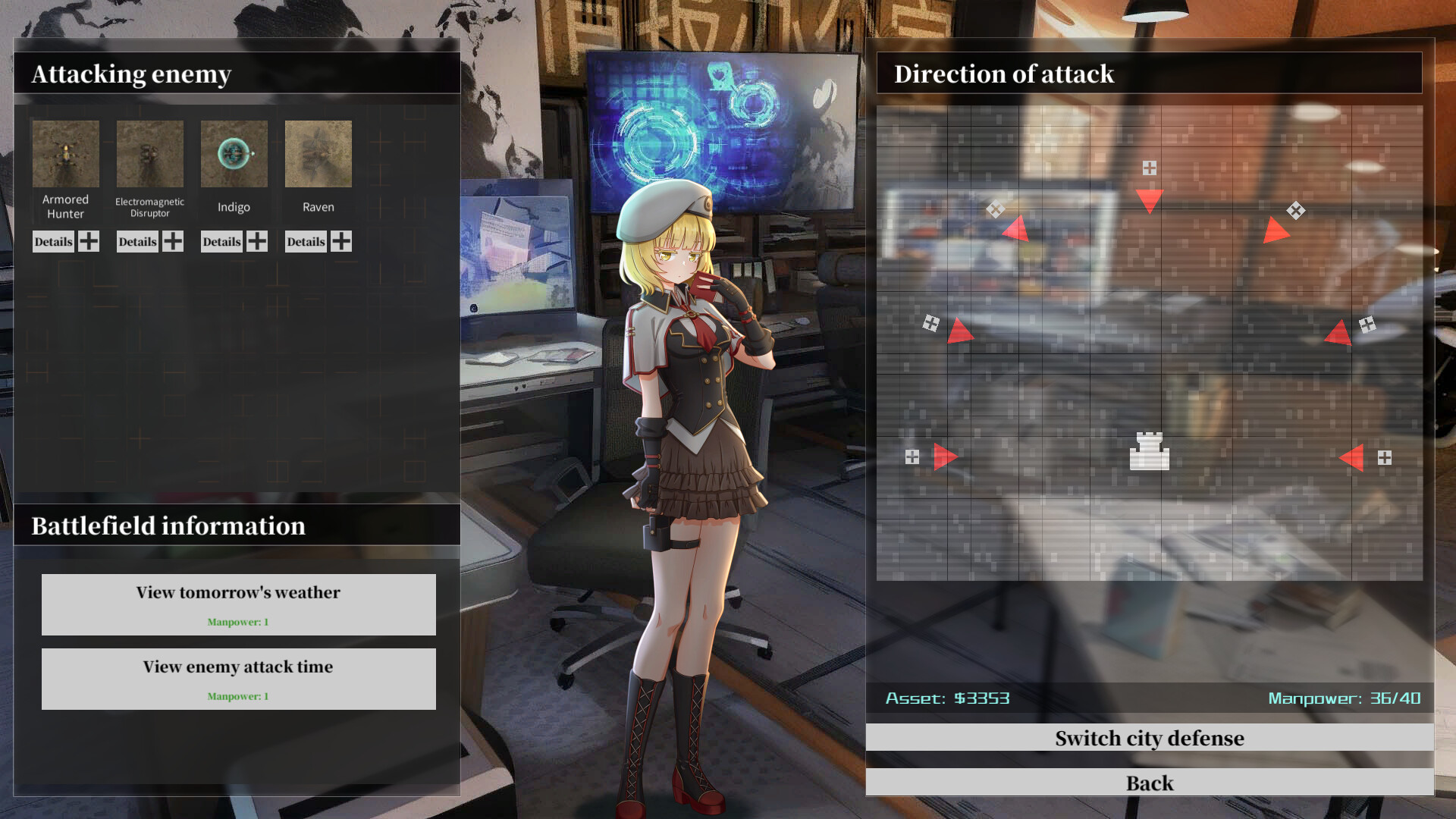Click the Back button

[1150, 783]
